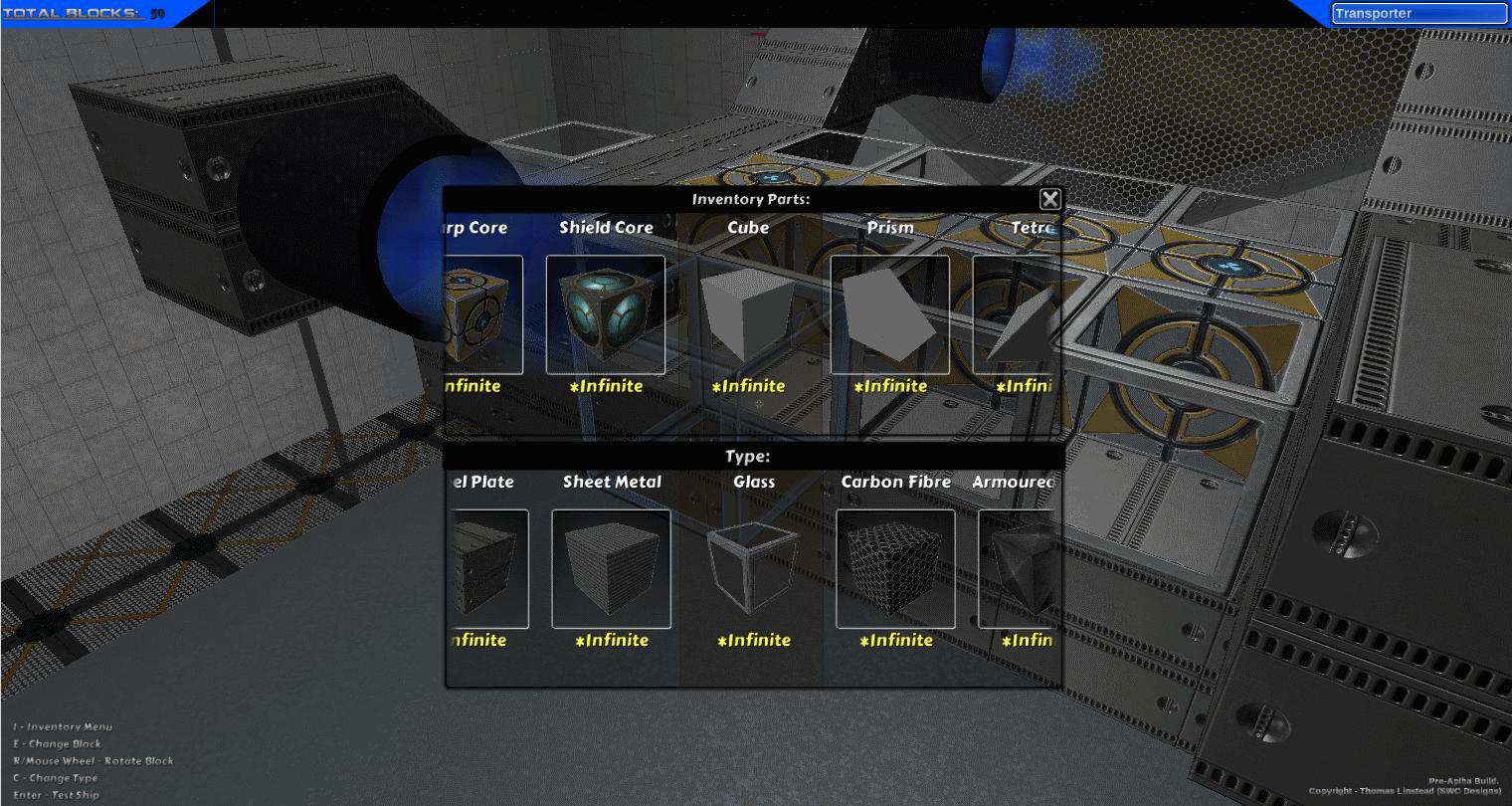Click the Infinite label under Carbon Fibre
The height and width of the screenshot is (806, 1512).
tap(894, 640)
